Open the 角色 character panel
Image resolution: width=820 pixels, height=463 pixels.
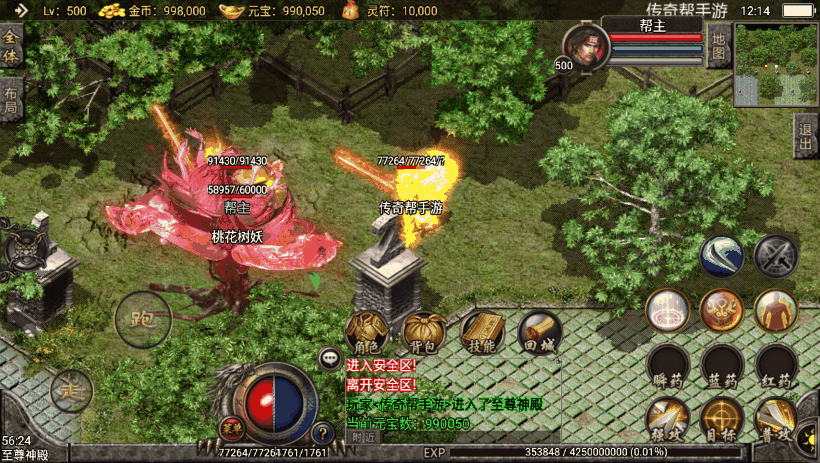[x=367, y=331]
